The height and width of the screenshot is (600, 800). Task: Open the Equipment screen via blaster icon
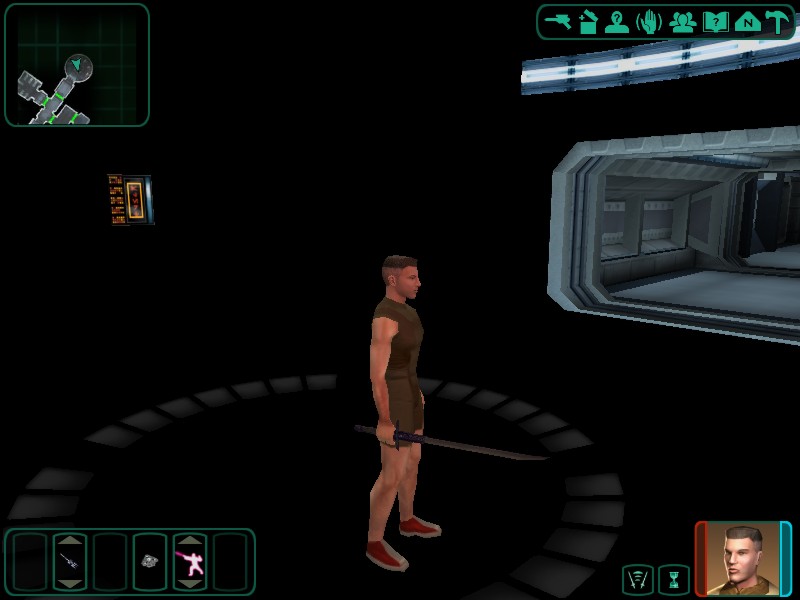pyautogui.click(x=557, y=22)
